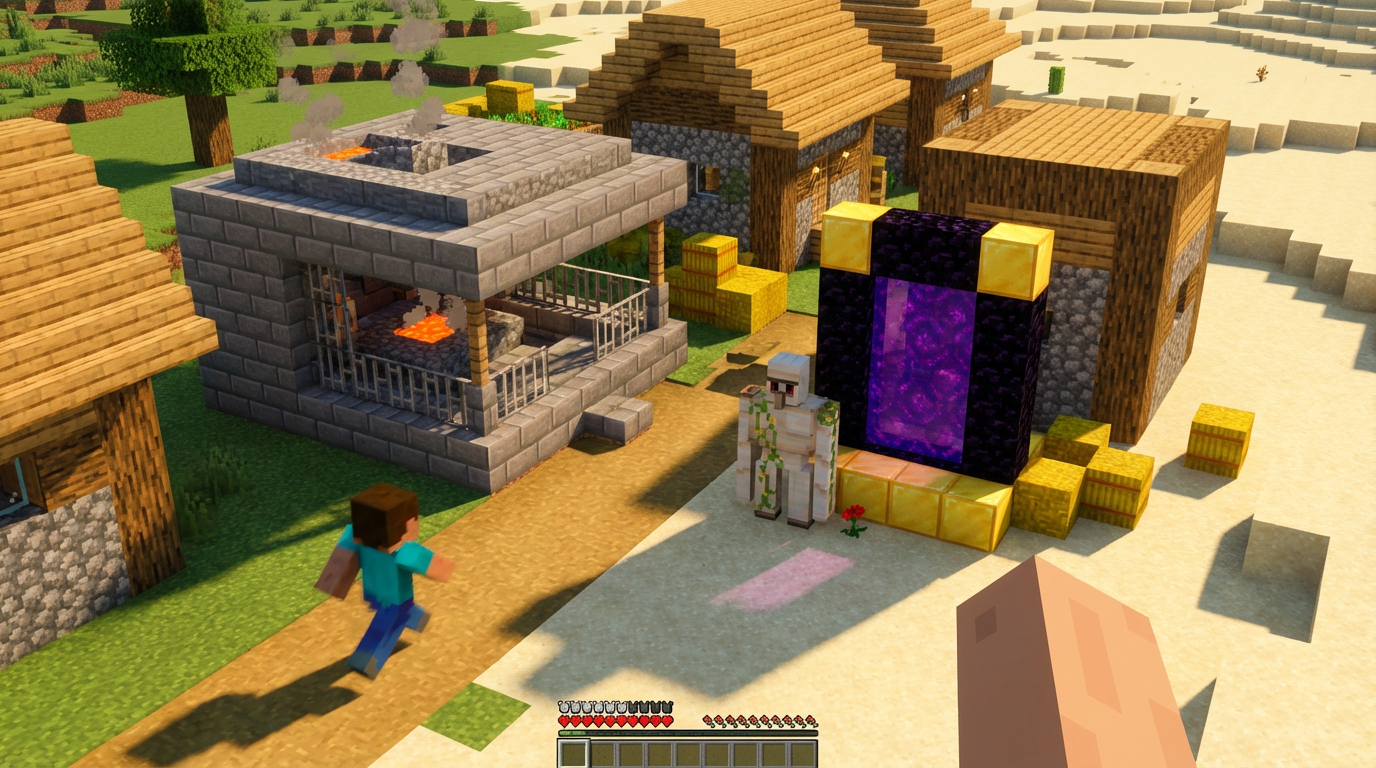Viewport: 1376px width, 768px height.
Task: Select the fifth hotbar slot
Action: (690, 753)
